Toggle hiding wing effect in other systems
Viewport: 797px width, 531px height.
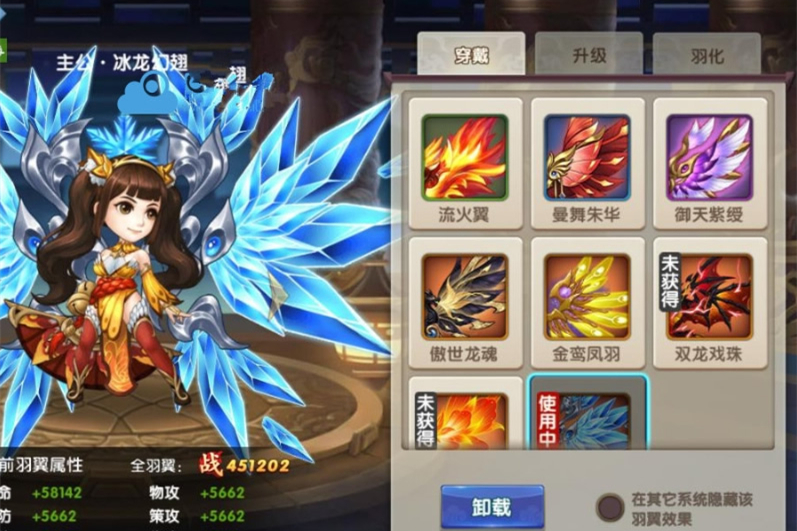pos(610,505)
